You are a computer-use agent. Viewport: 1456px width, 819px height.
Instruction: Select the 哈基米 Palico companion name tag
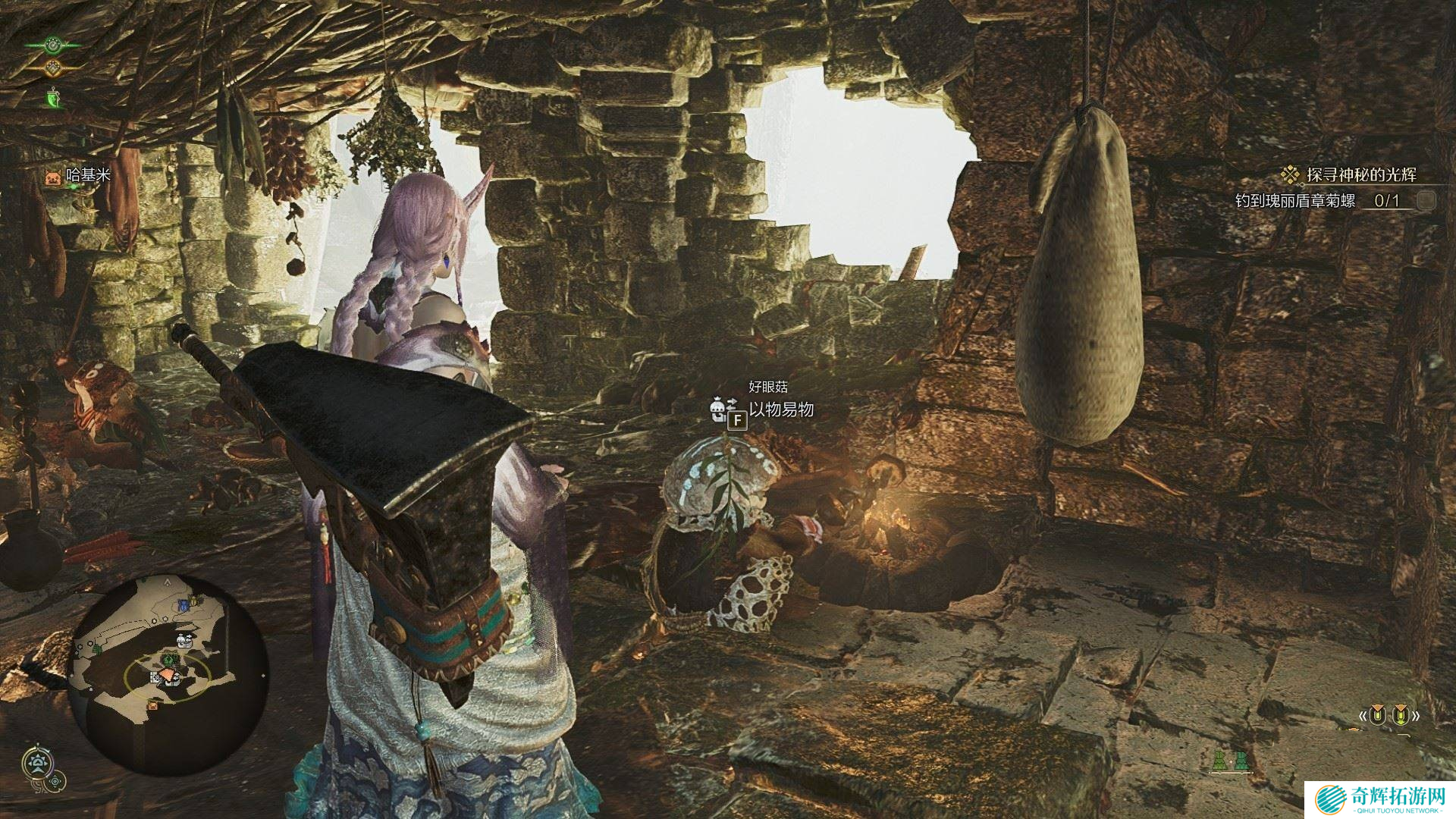click(88, 175)
